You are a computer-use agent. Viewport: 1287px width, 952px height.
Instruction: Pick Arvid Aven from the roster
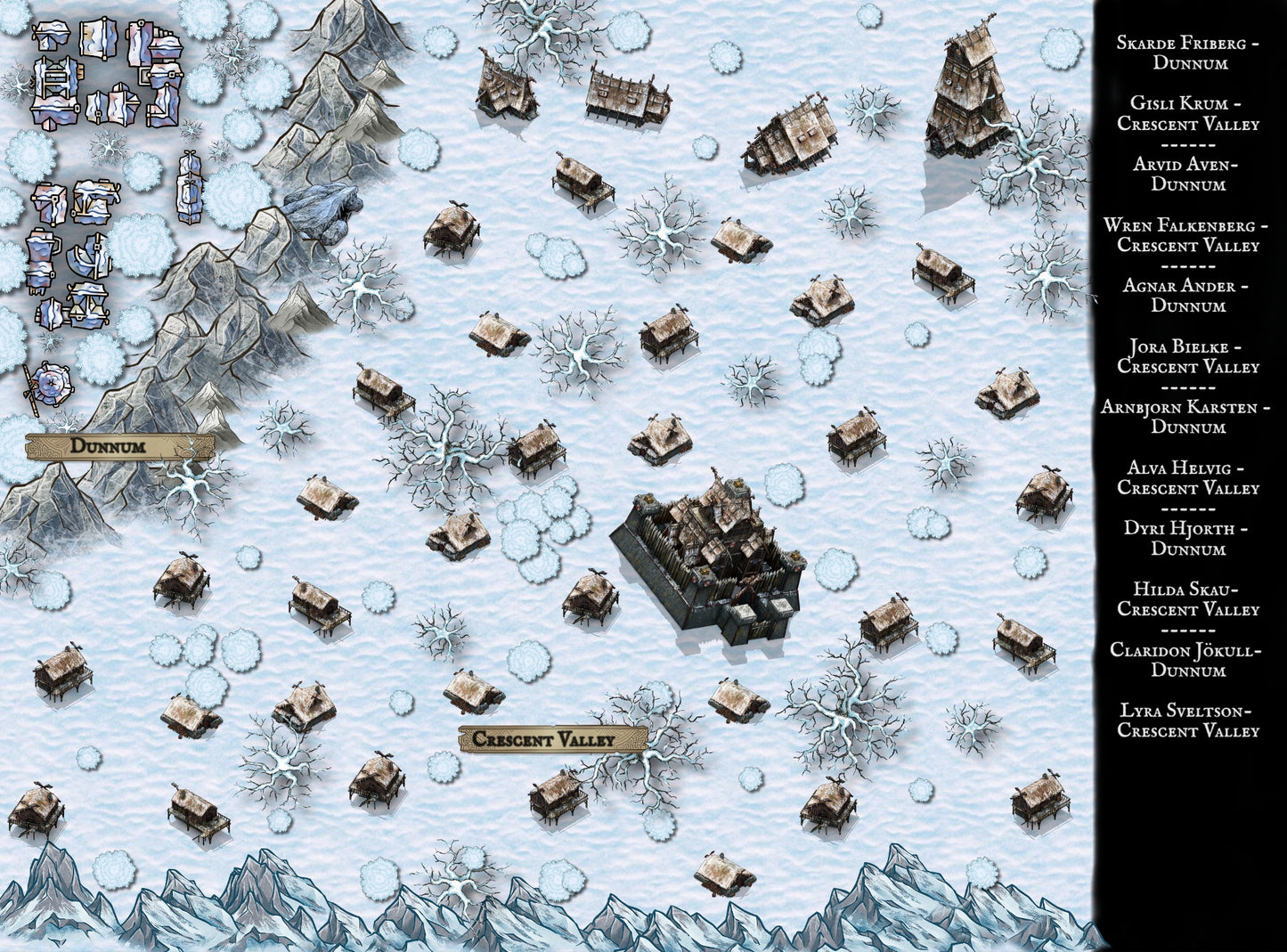[x=1188, y=174]
